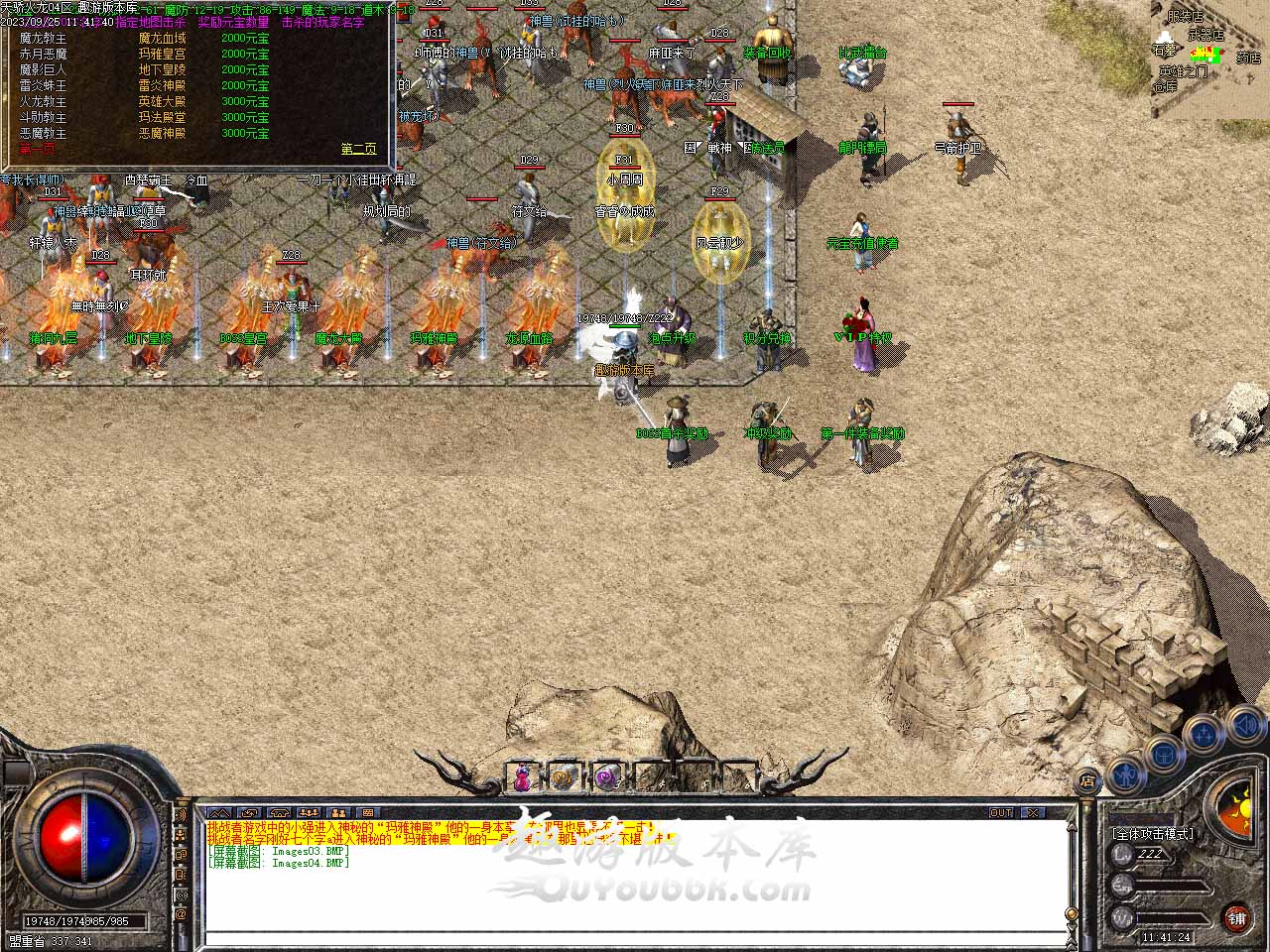Click the chat scrollbar's round handle
The image size is (1270, 952).
click(x=1071, y=914)
